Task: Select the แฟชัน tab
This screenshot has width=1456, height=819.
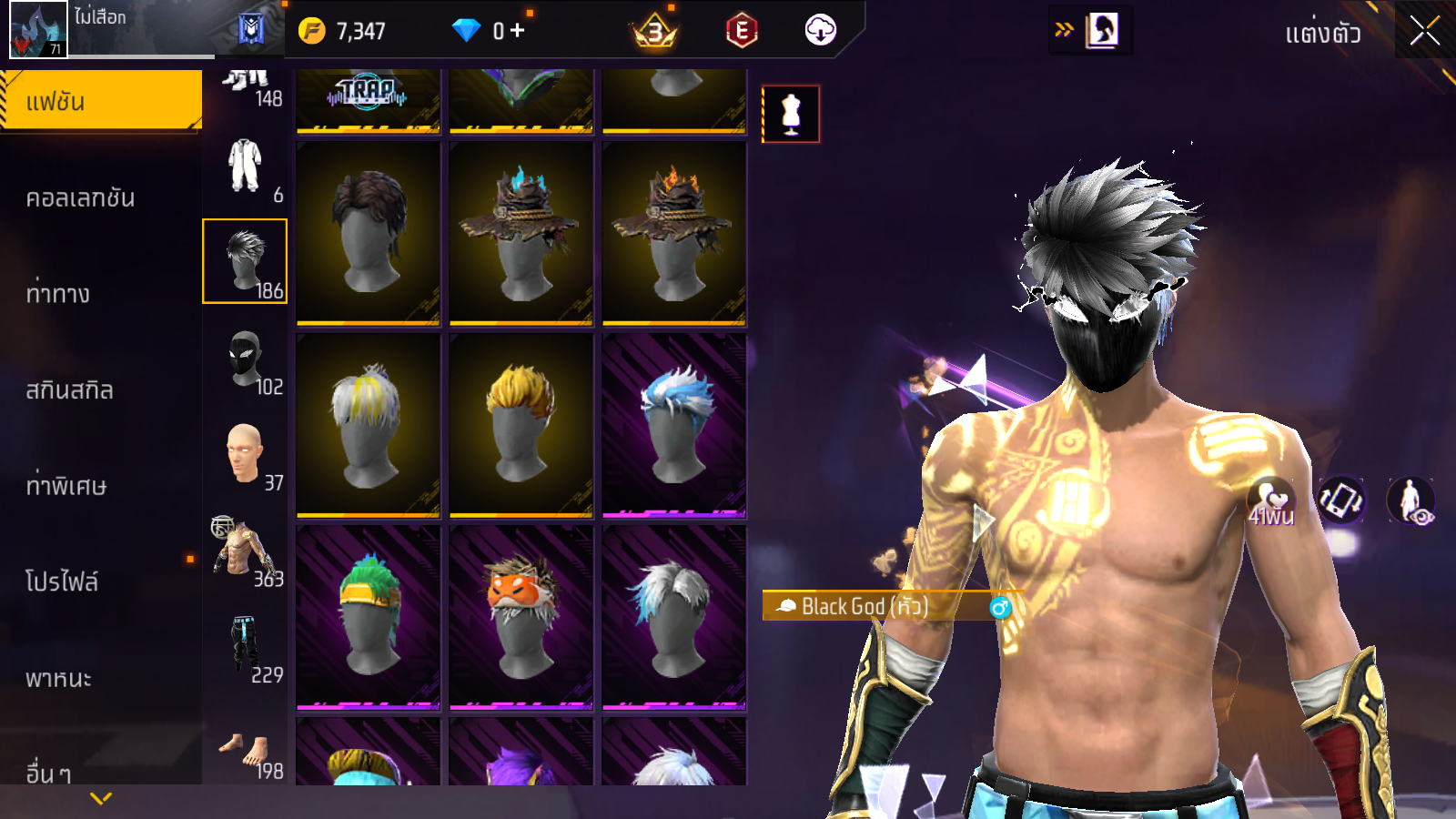Action: pos(100,101)
